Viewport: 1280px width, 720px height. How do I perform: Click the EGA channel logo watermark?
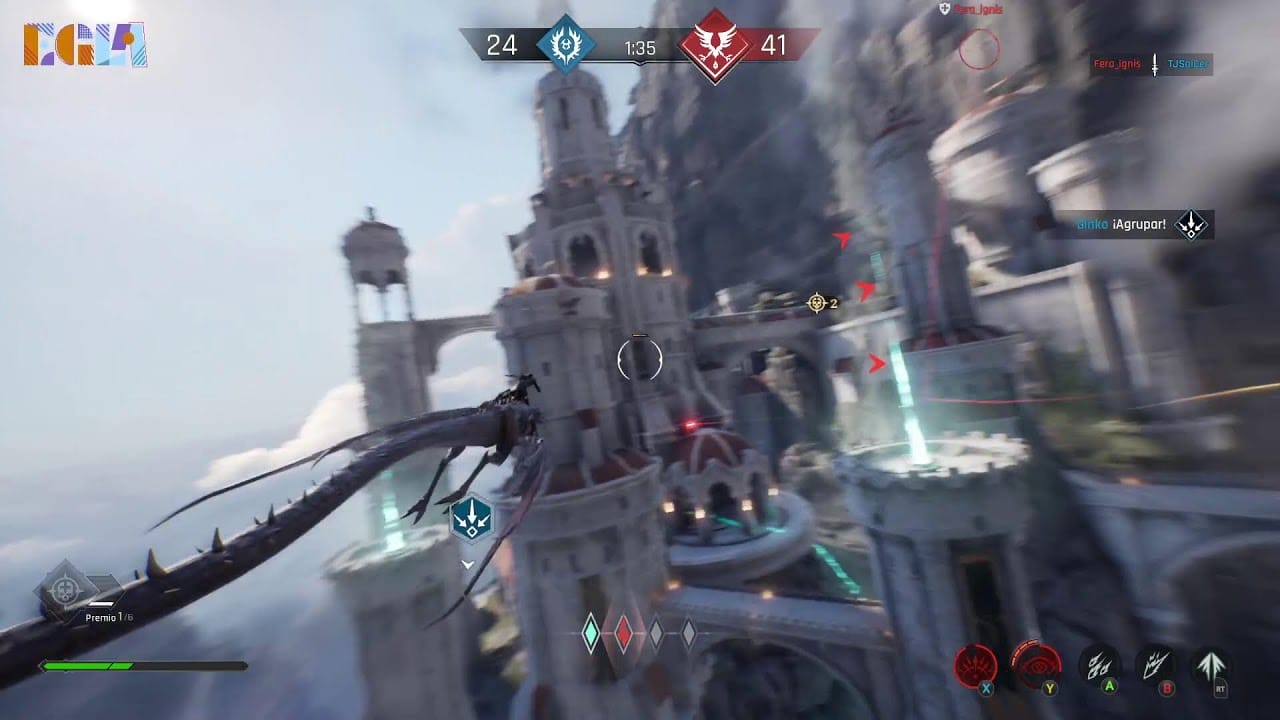[x=85, y=45]
